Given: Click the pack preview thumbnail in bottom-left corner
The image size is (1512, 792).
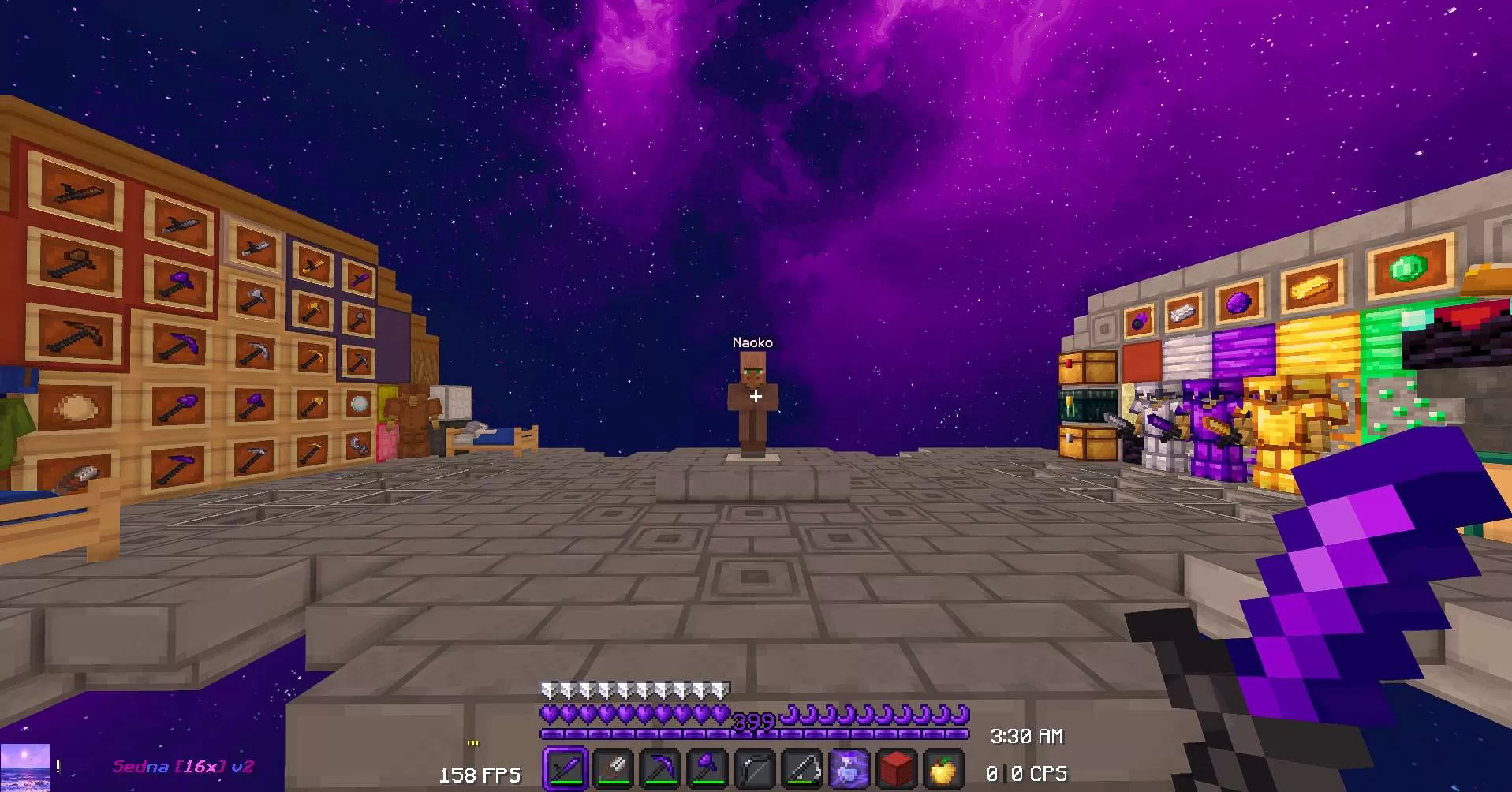Looking at the screenshot, I should [x=24, y=767].
